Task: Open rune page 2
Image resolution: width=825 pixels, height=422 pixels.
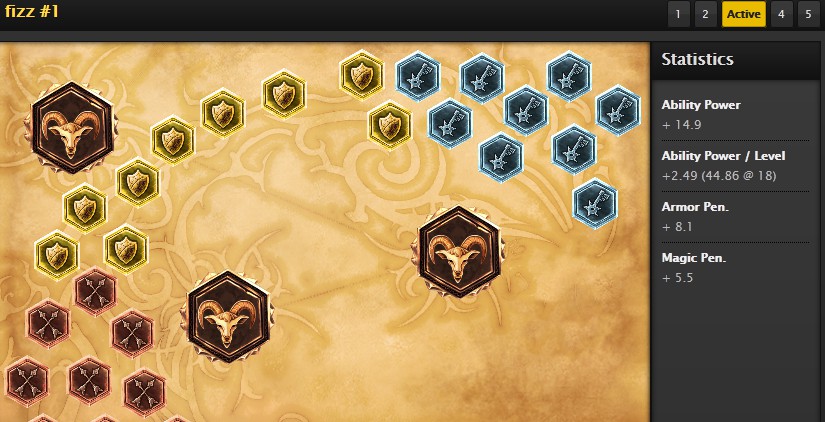Action: pos(705,14)
